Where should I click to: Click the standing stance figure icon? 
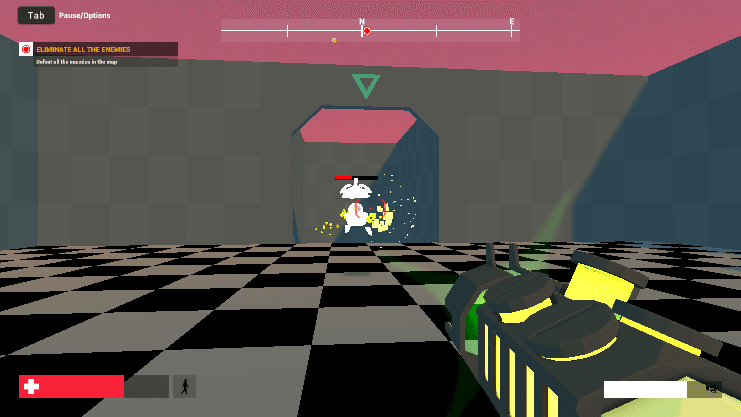[x=184, y=387]
